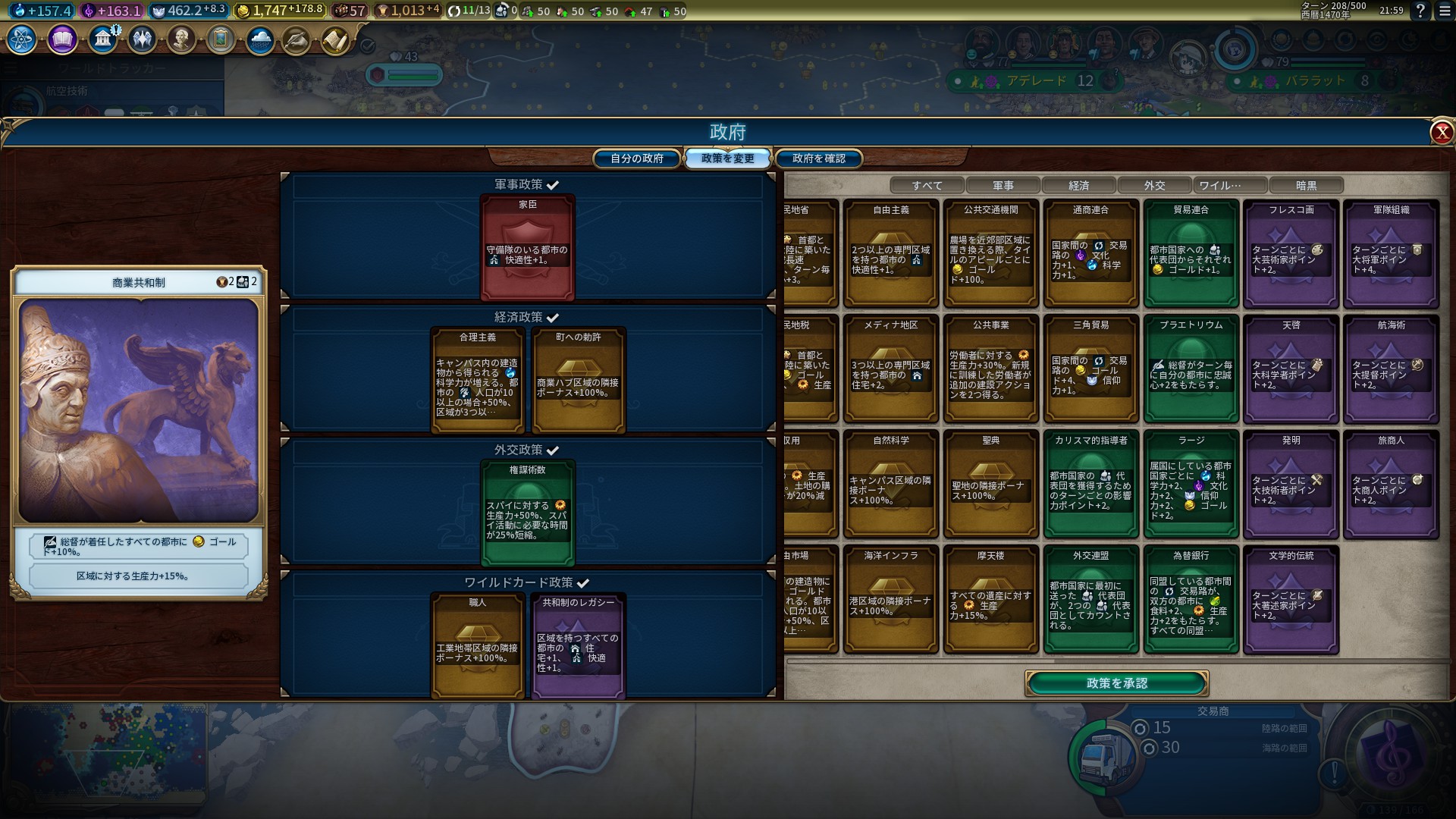Open the 政府を確認 tab
The width and height of the screenshot is (1456, 819).
818,158
